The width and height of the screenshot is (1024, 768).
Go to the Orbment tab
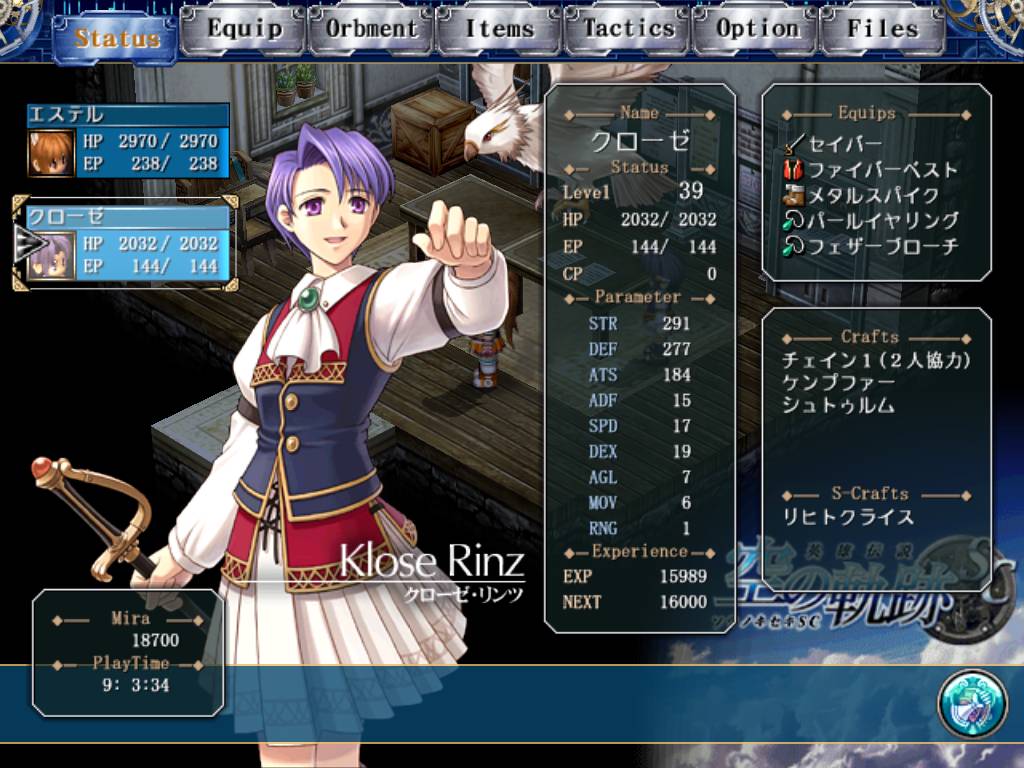(371, 29)
